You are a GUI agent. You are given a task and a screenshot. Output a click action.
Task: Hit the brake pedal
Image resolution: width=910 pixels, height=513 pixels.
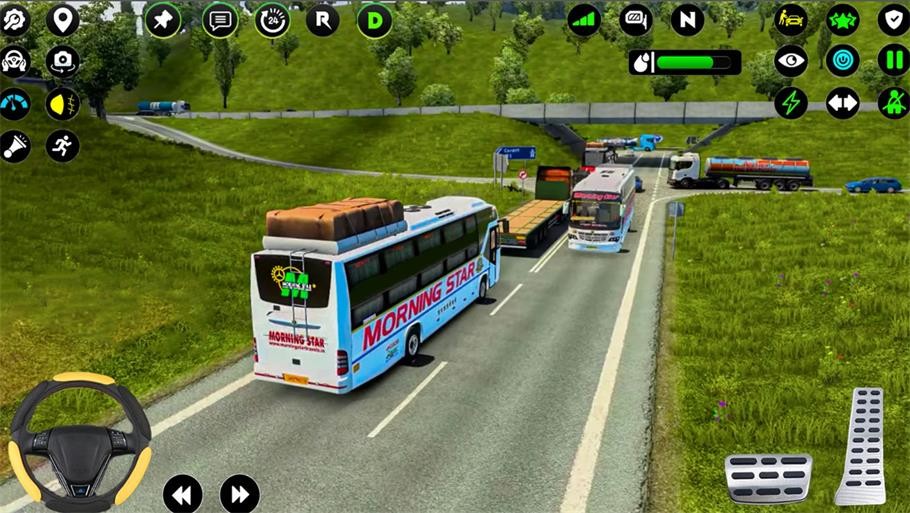pyautogui.click(x=768, y=477)
